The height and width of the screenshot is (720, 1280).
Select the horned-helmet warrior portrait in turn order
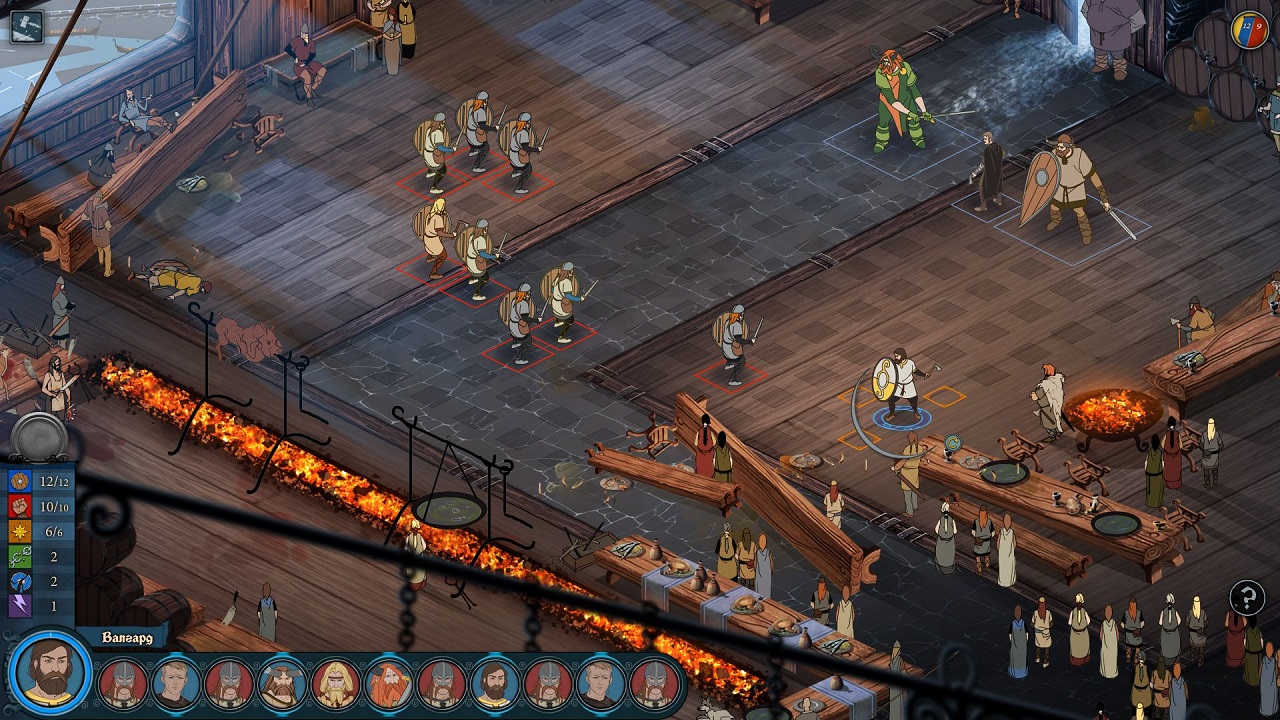coord(282,684)
